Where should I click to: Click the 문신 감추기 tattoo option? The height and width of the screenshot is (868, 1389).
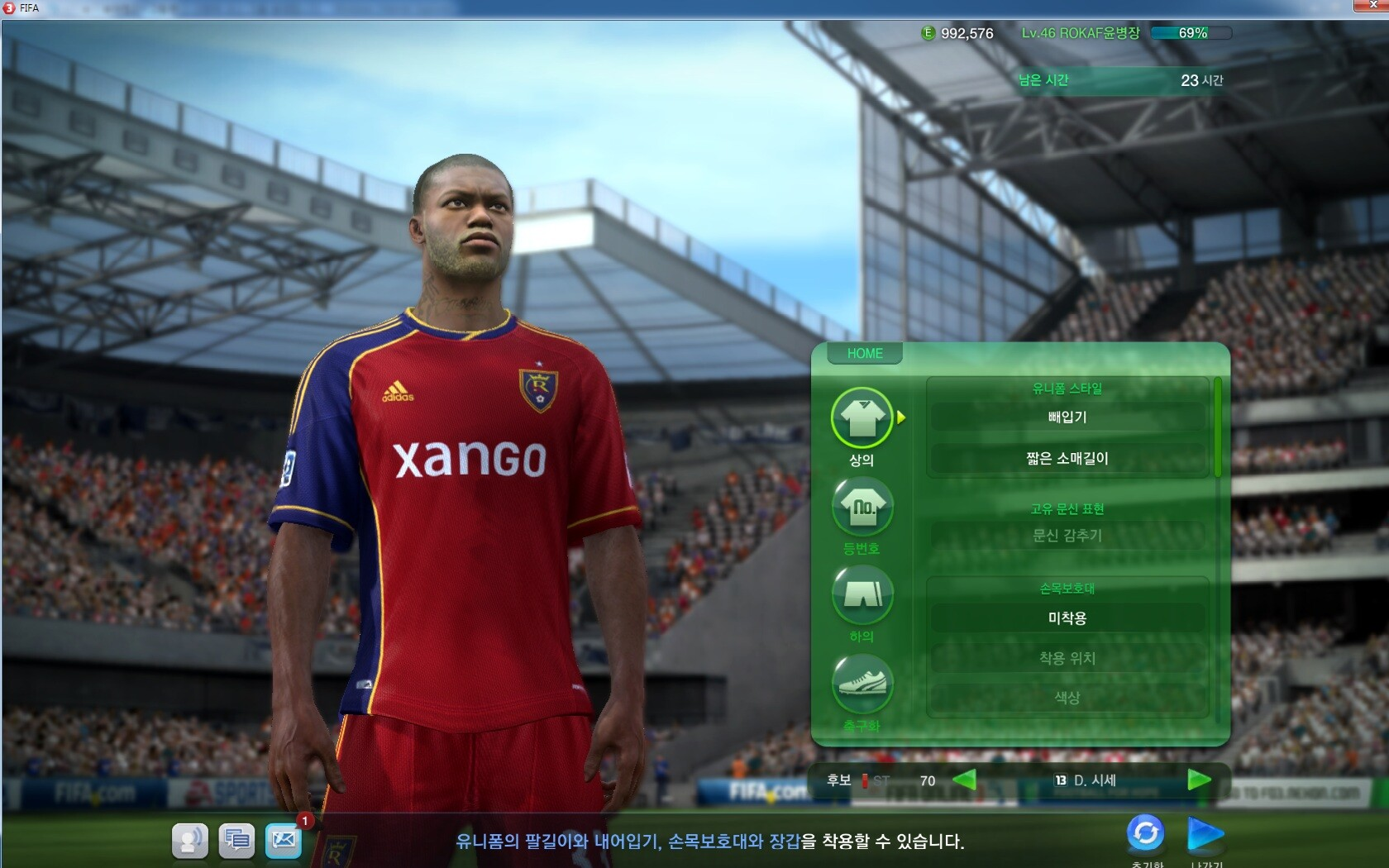(x=1067, y=536)
